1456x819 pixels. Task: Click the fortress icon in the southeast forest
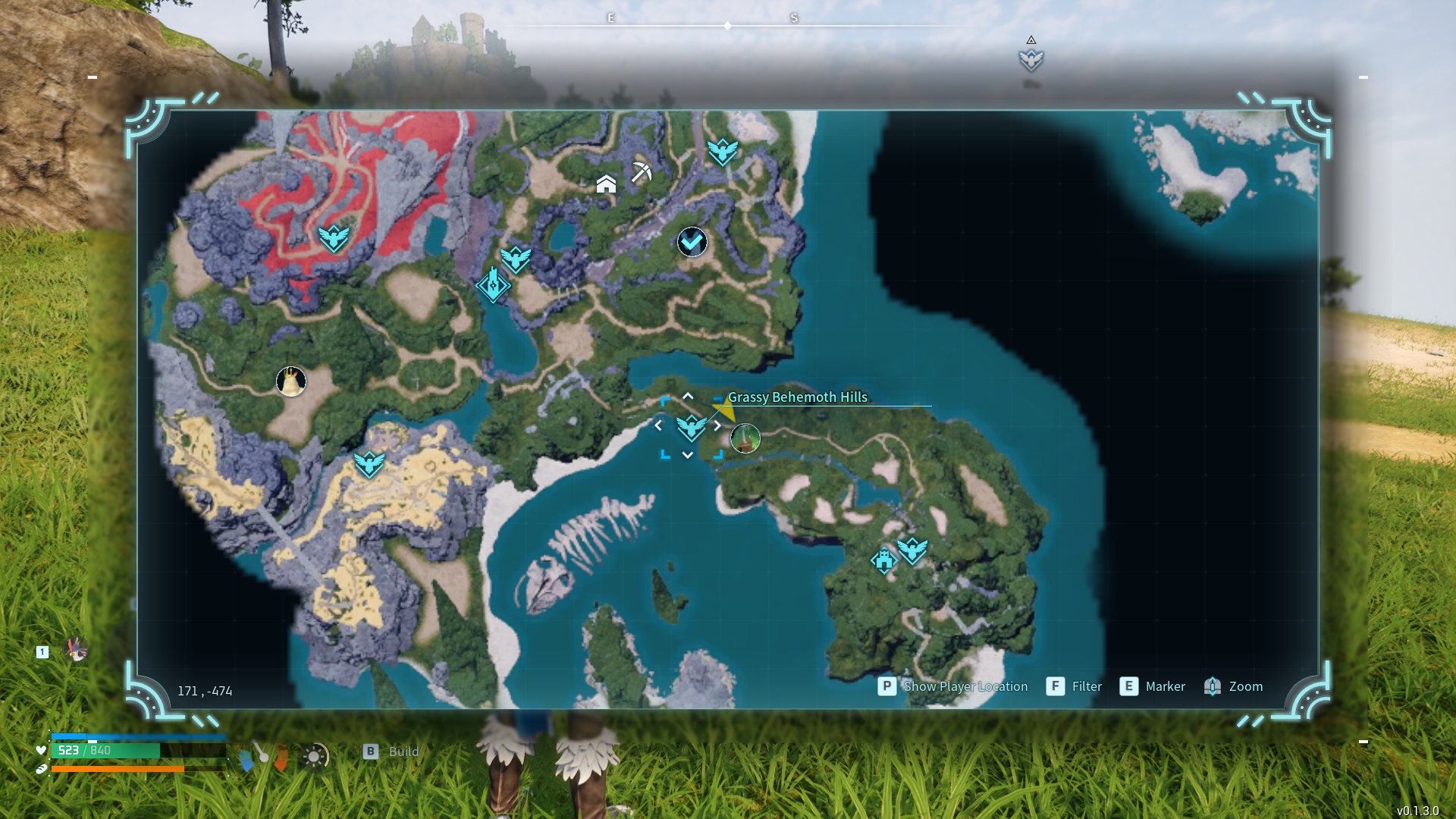tap(883, 561)
